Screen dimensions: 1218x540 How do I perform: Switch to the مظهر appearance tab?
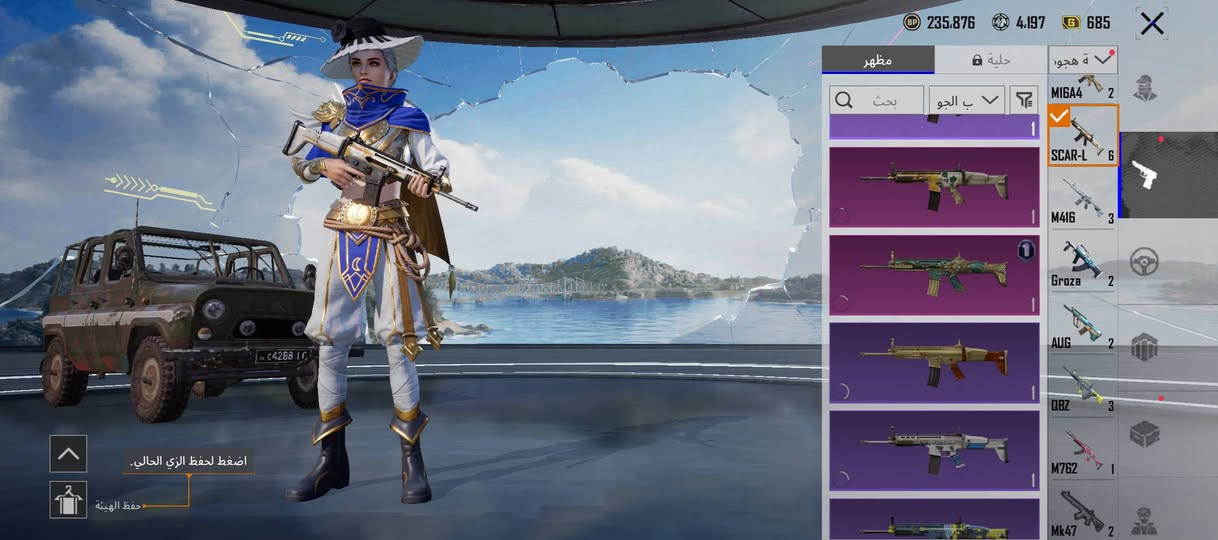[878, 60]
